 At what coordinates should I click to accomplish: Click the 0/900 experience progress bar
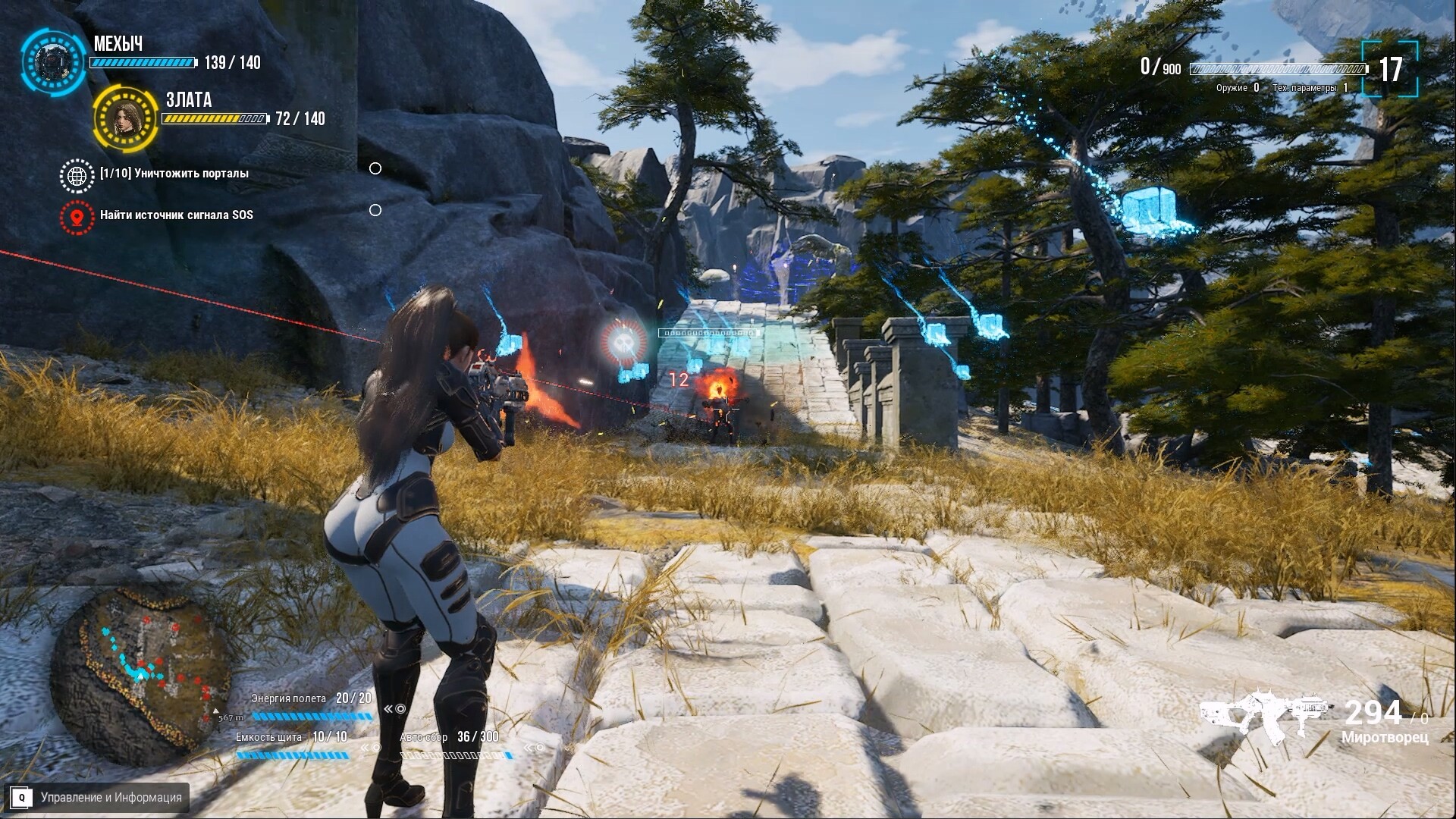(x=1277, y=68)
